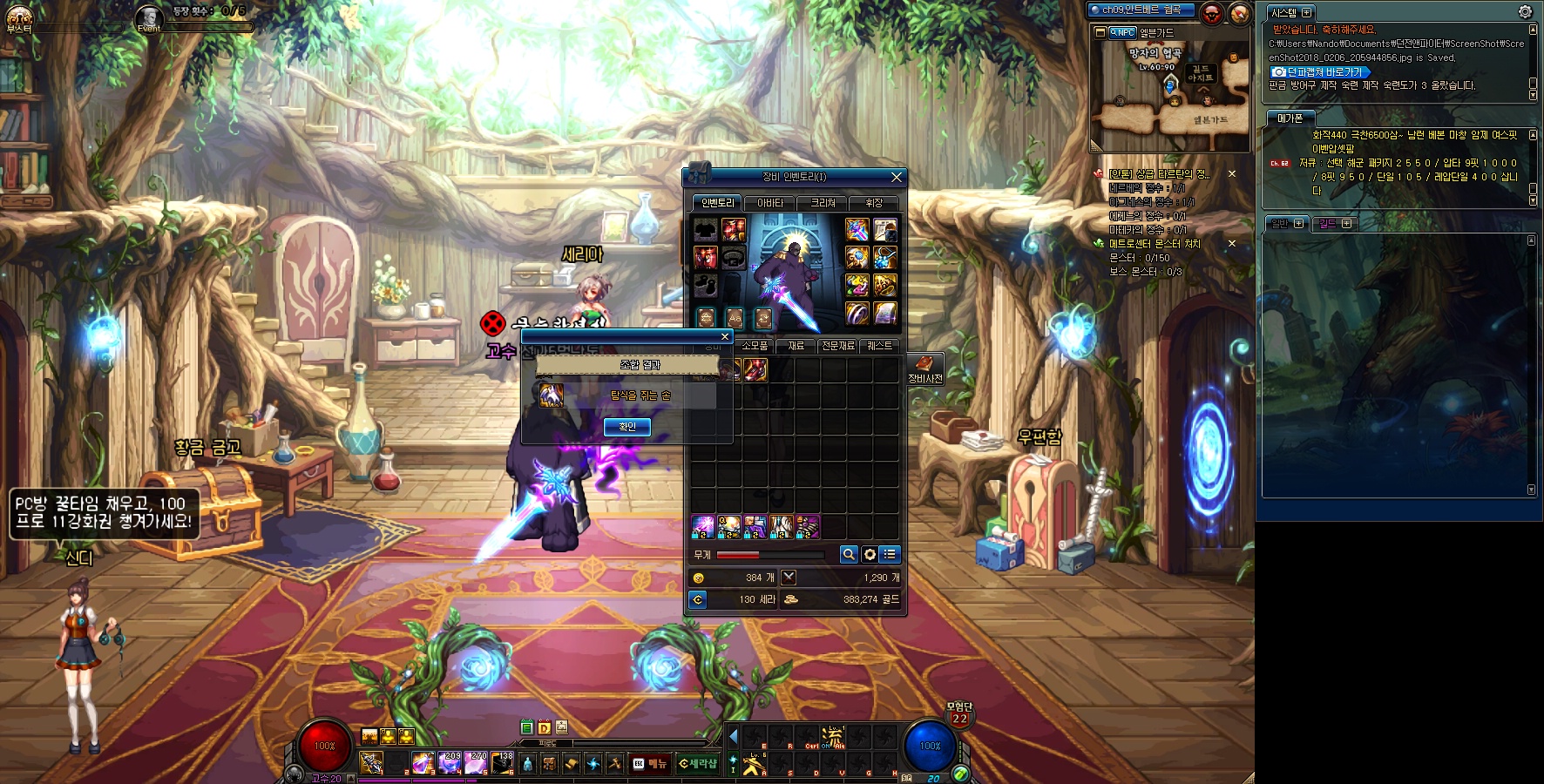Open inventory gear settings button

tap(870, 555)
